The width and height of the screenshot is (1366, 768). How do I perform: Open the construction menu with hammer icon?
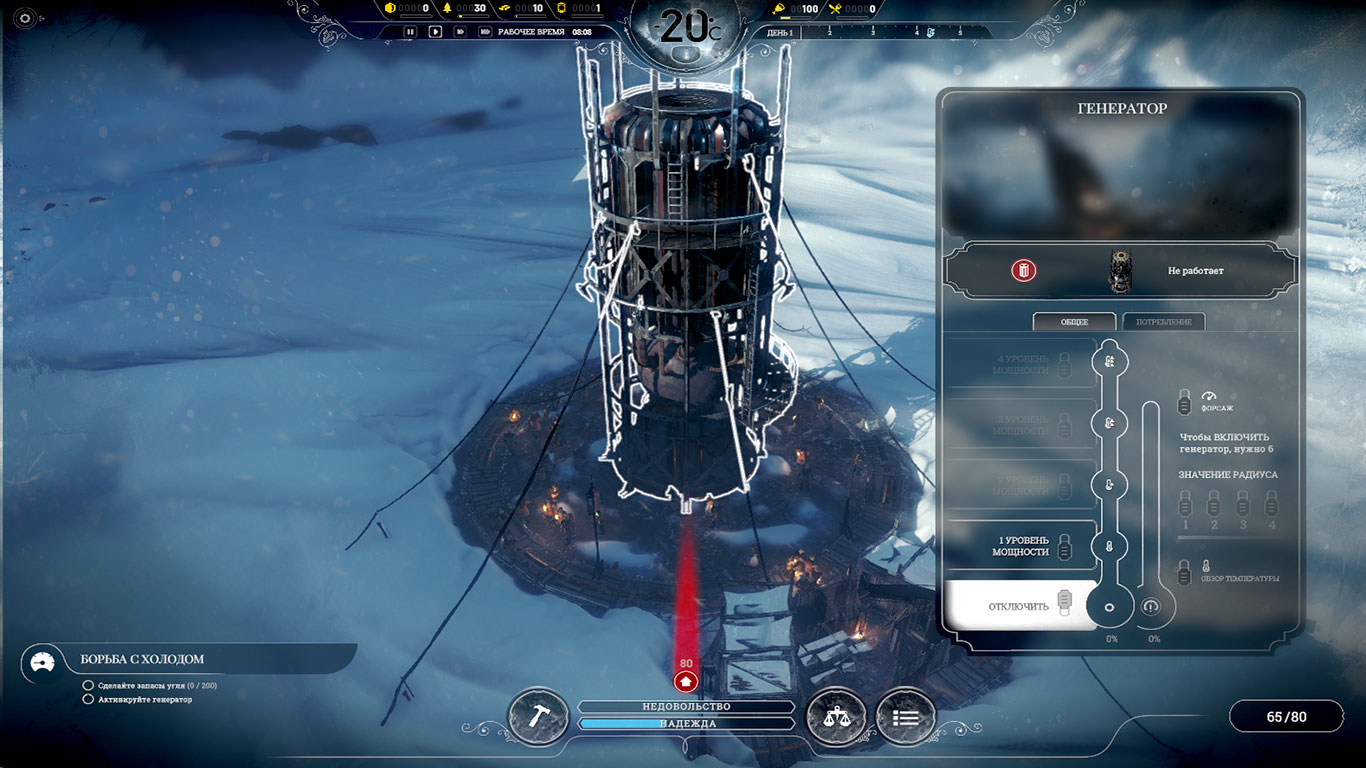pyautogui.click(x=538, y=715)
